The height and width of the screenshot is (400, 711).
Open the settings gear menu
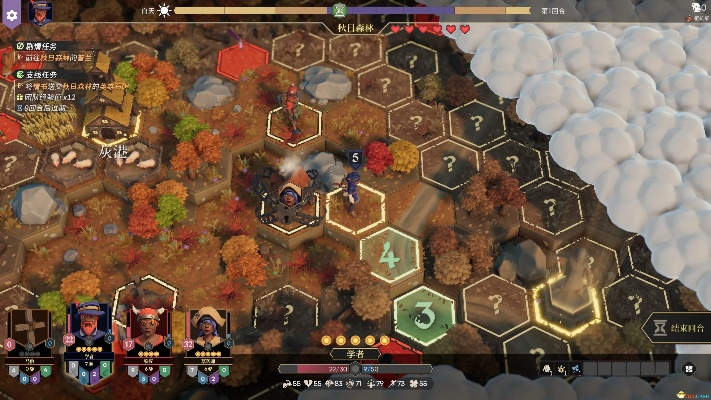click(x=12, y=16)
